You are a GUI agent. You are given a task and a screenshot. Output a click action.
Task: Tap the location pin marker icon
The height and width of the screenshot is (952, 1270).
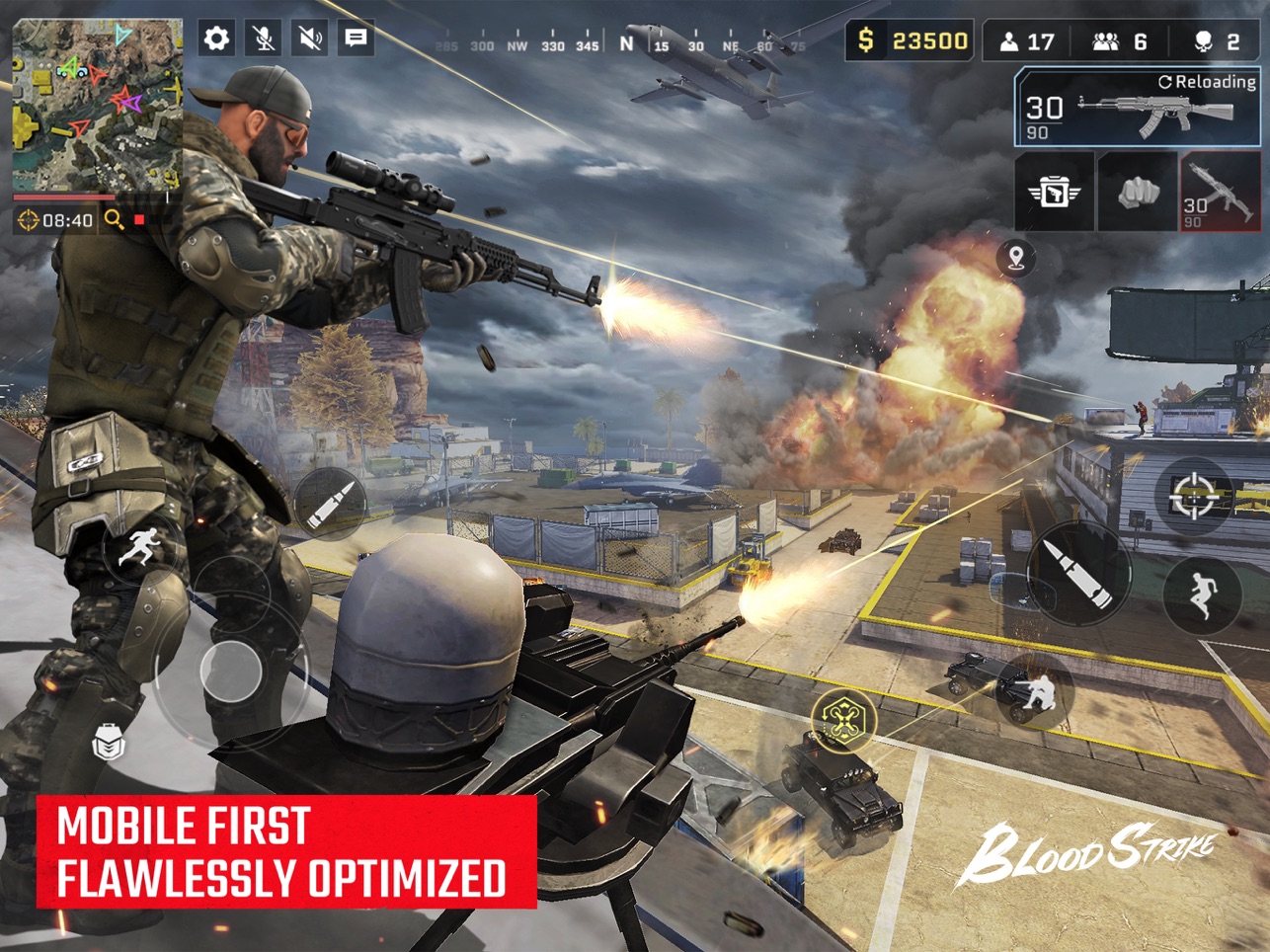click(x=1016, y=259)
